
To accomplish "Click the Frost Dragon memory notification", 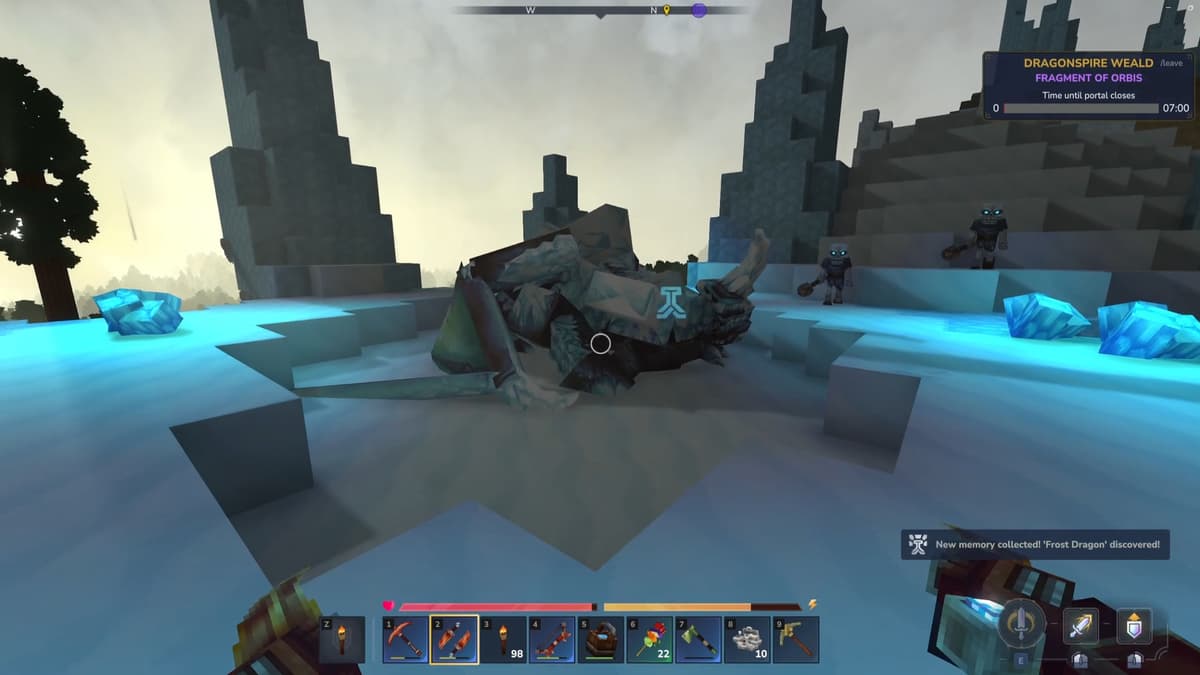I will [x=1035, y=545].
